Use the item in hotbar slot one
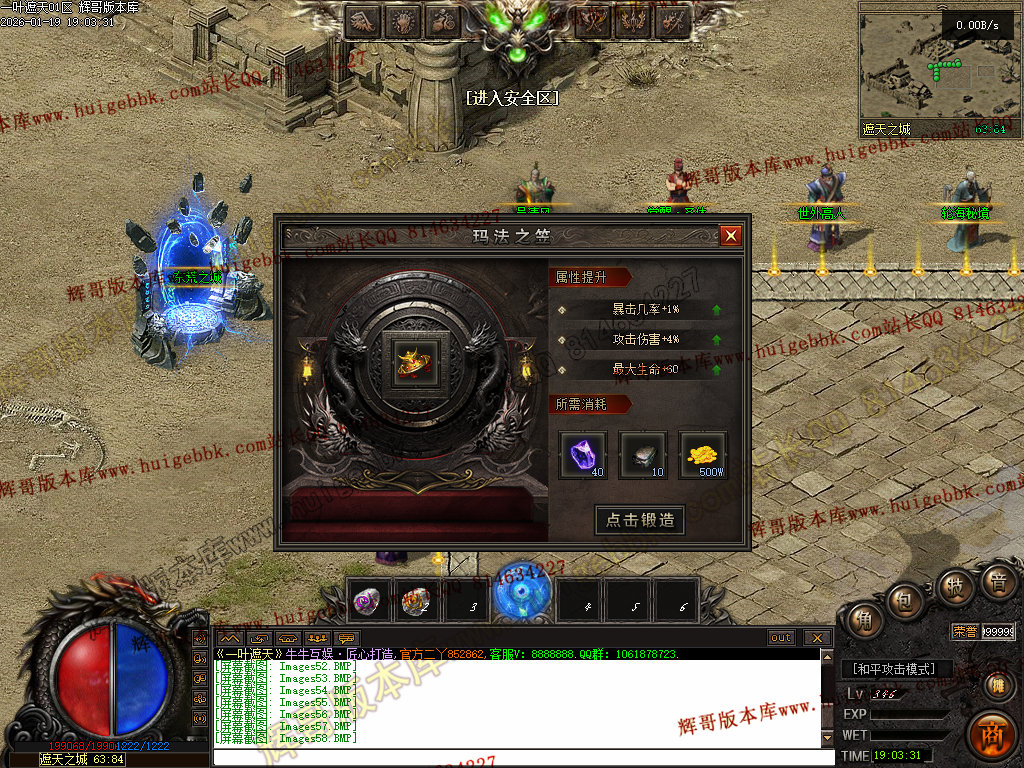Image resolution: width=1024 pixels, height=768 pixels. click(367, 601)
